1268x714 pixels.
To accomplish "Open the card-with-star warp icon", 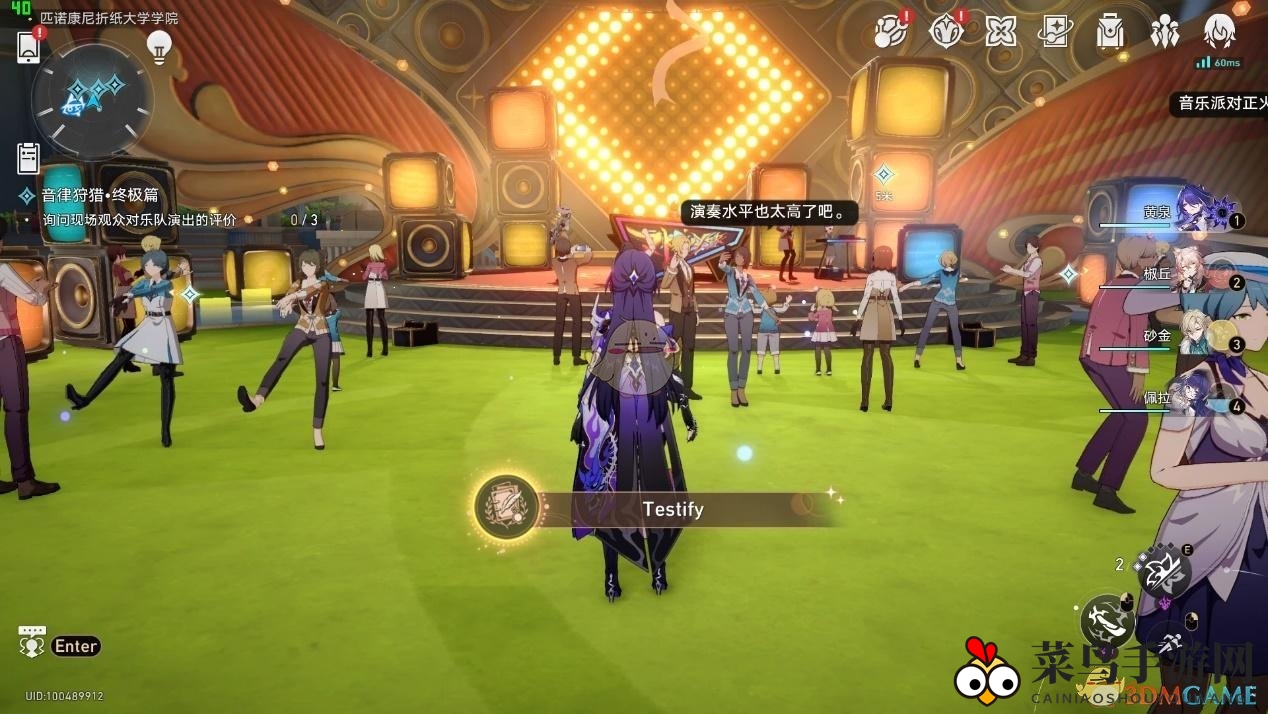I will [1055, 31].
